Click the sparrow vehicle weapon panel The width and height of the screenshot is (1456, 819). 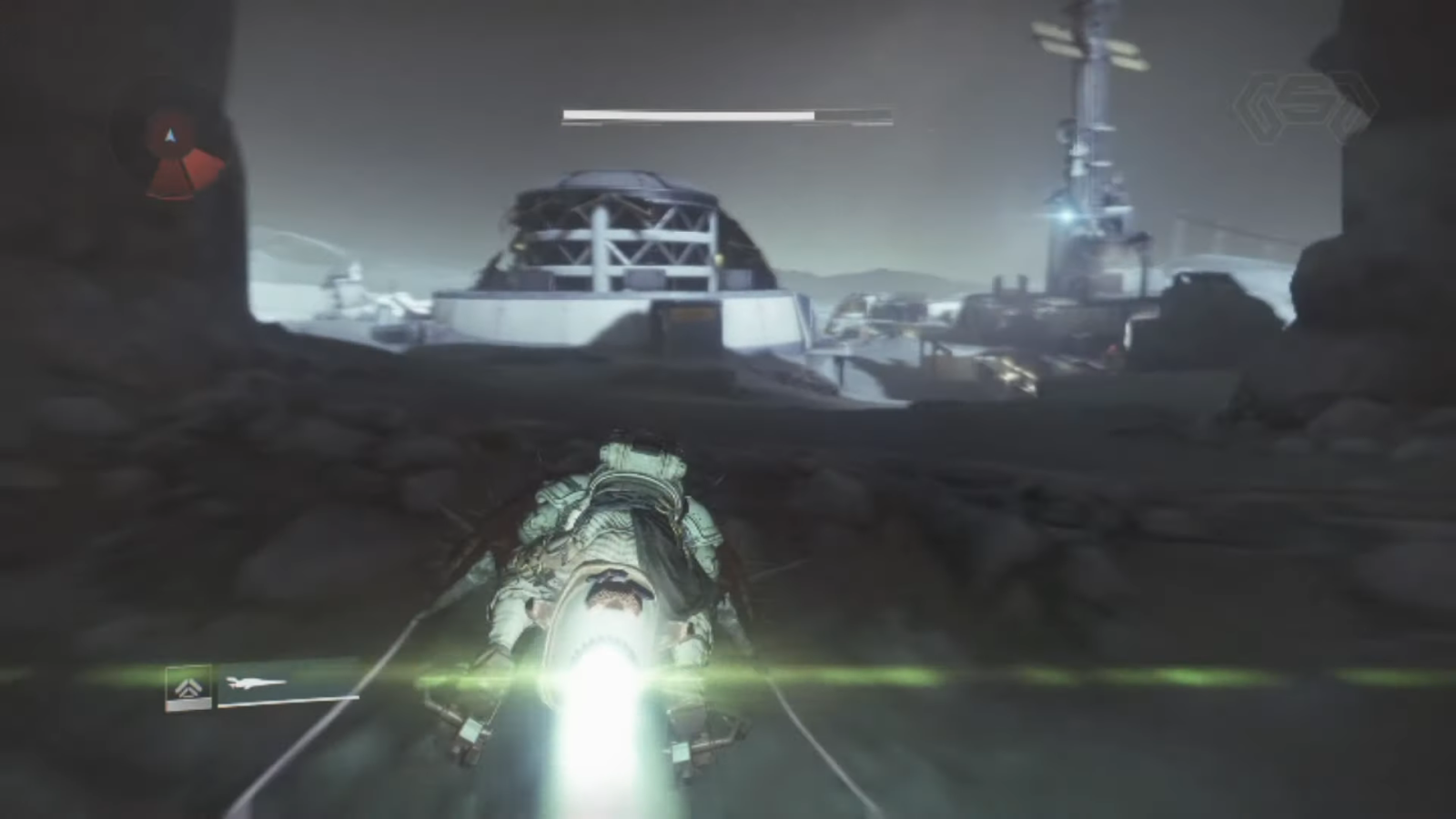(x=288, y=684)
